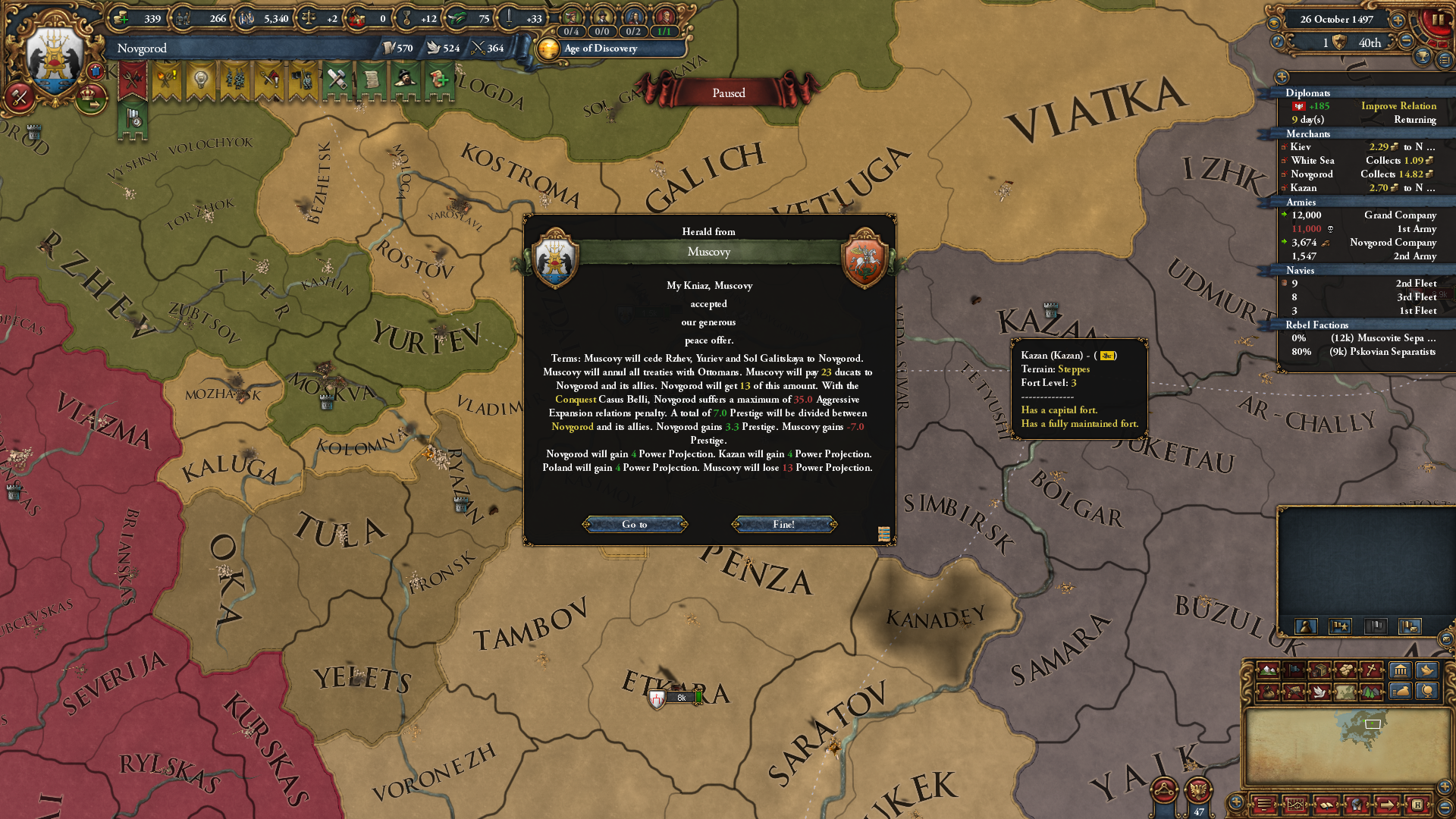
Task: Increase game speed with the plus button
Action: click(1398, 20)
